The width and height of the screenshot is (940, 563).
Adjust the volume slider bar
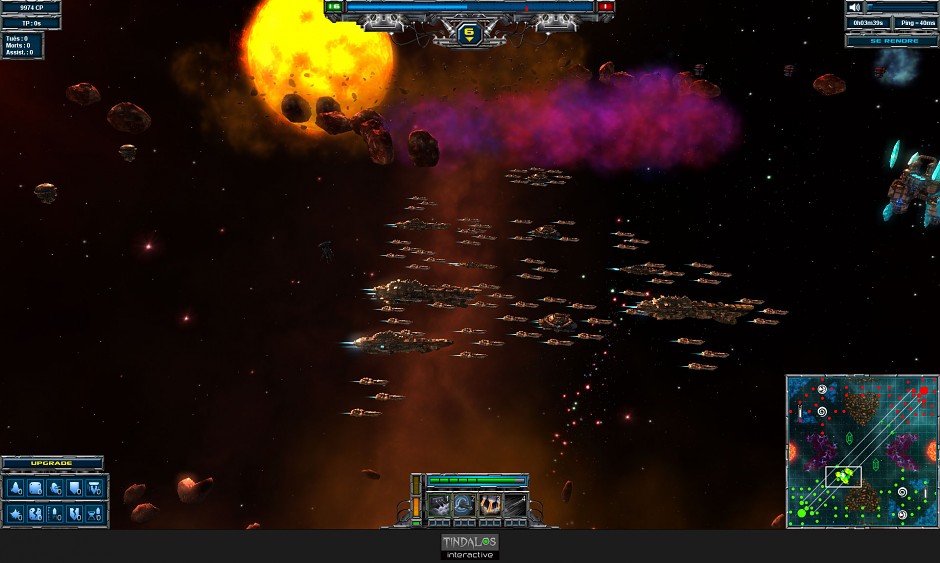[902, 8]
